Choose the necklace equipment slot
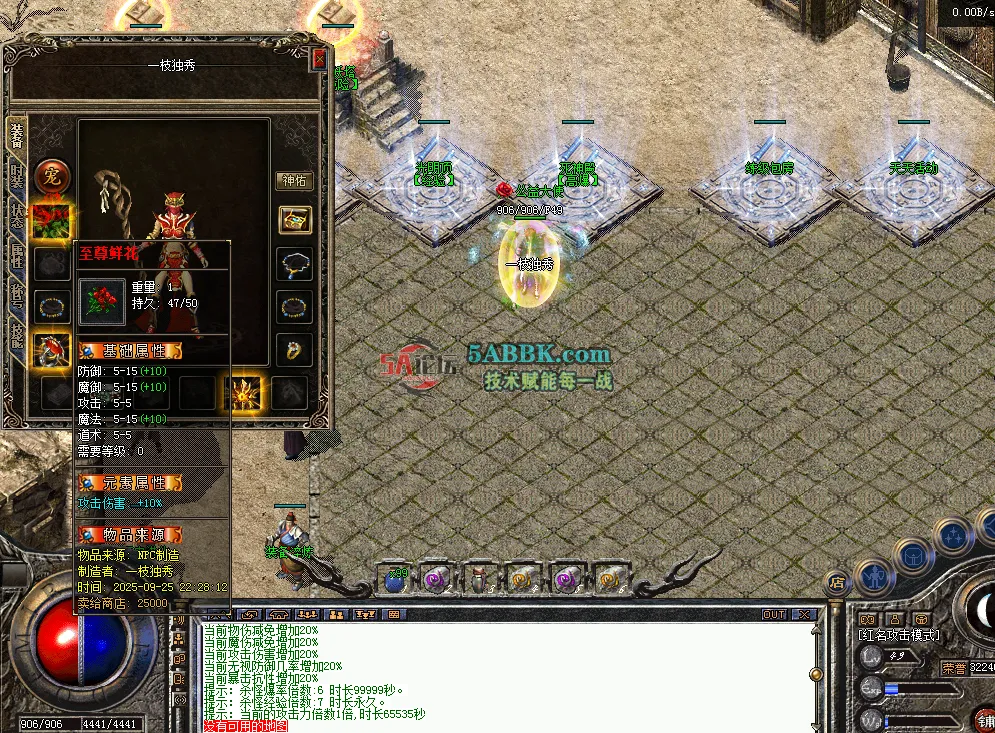This screenshot has width=995, height=733. [294, 264]
